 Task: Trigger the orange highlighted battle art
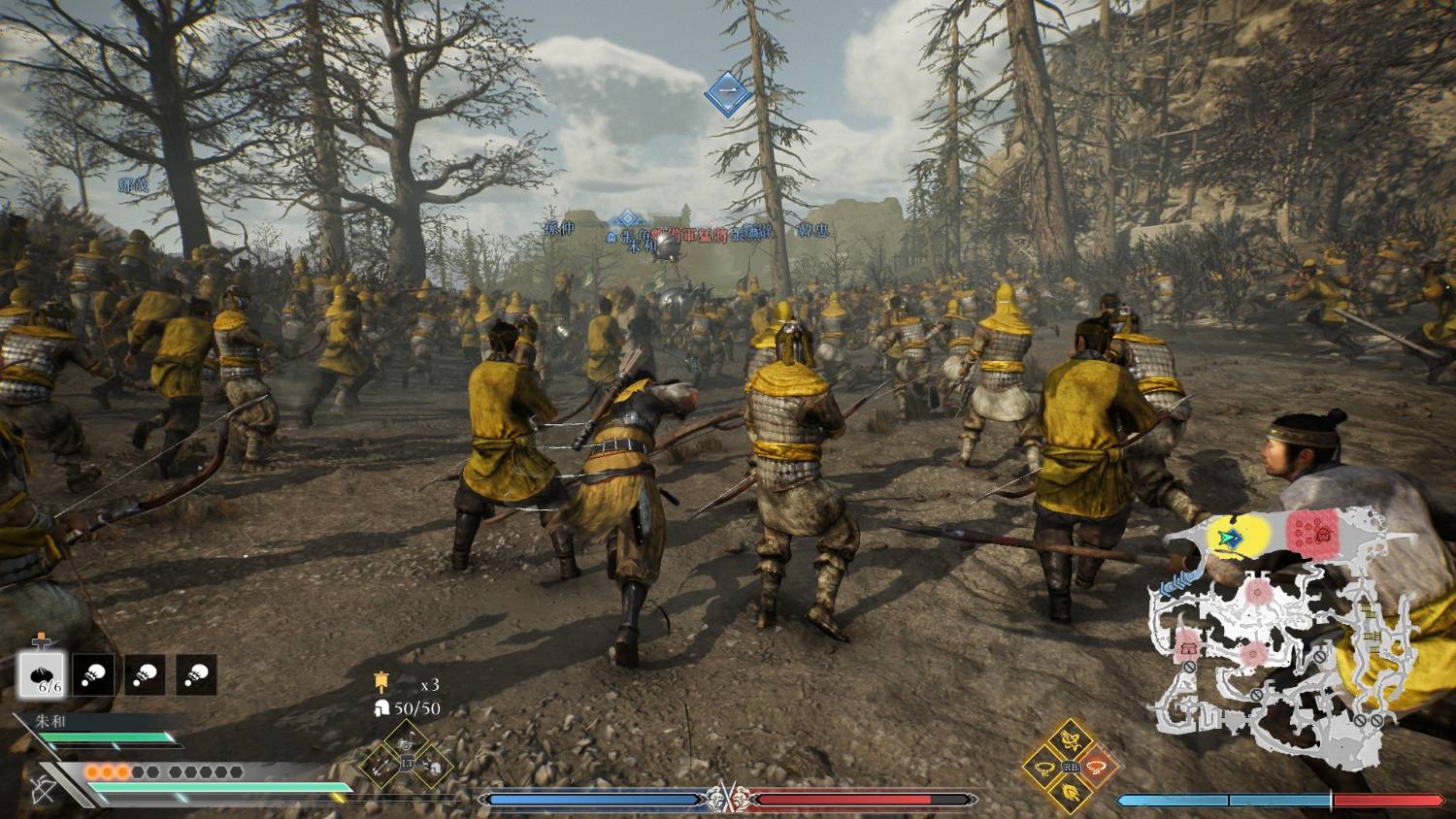(x=1098, y=766)
